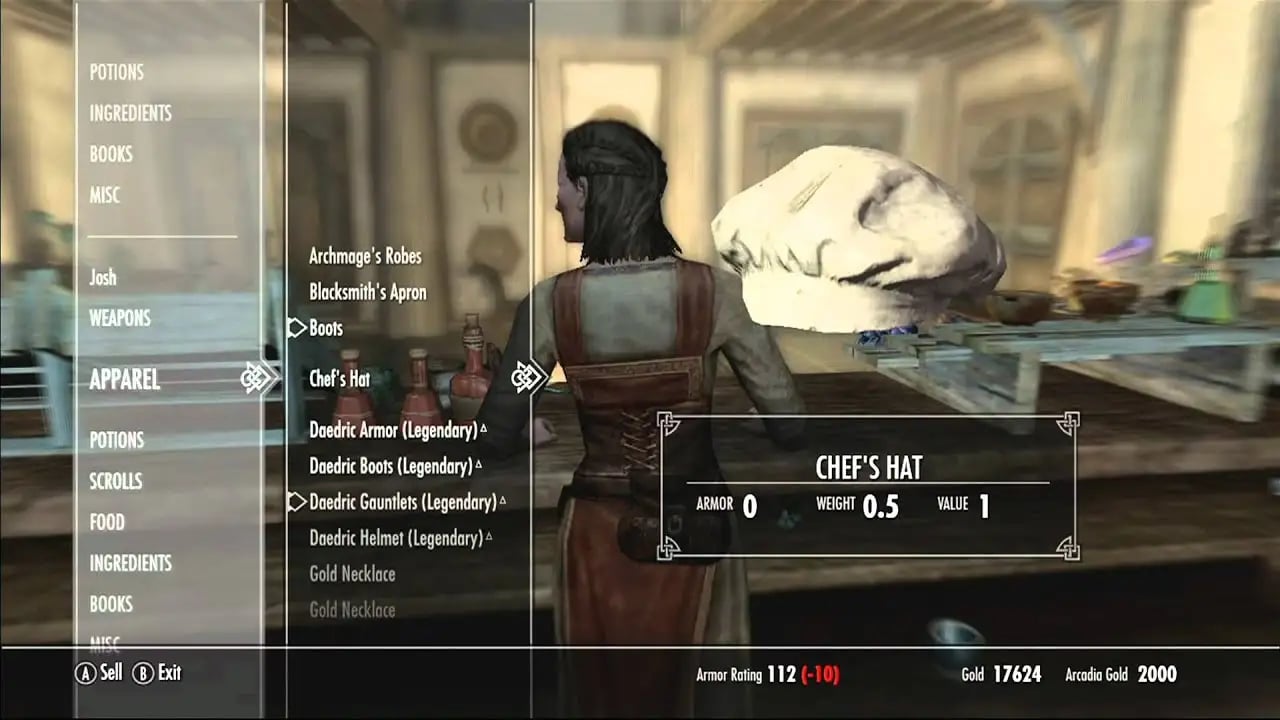Switch to the Scrolls category
Image resolution: width=1280 pixels, height=720 pixels.
tap(116, 481)
